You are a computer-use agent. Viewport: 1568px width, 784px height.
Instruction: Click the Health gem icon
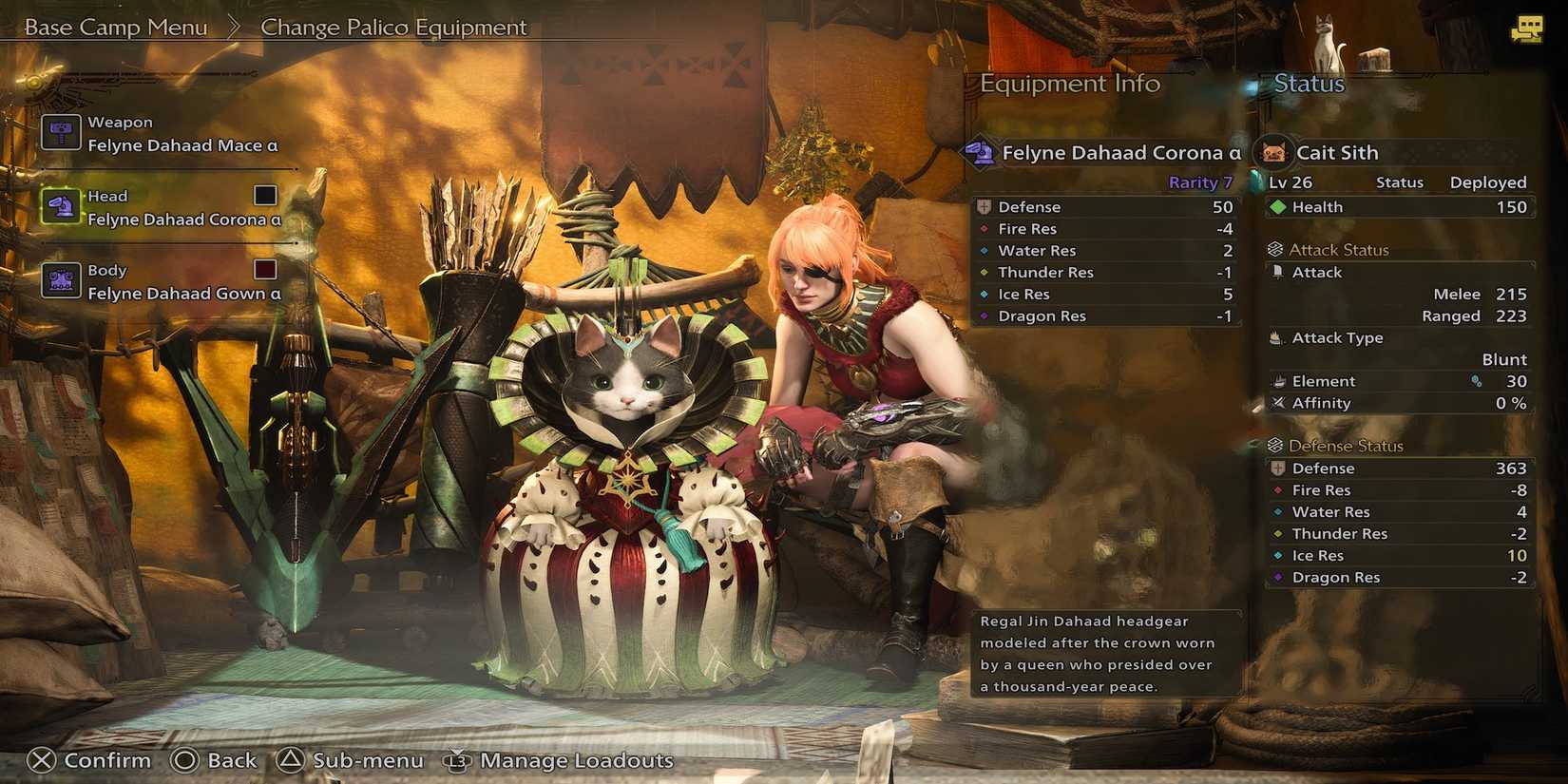pos(1277,206)
